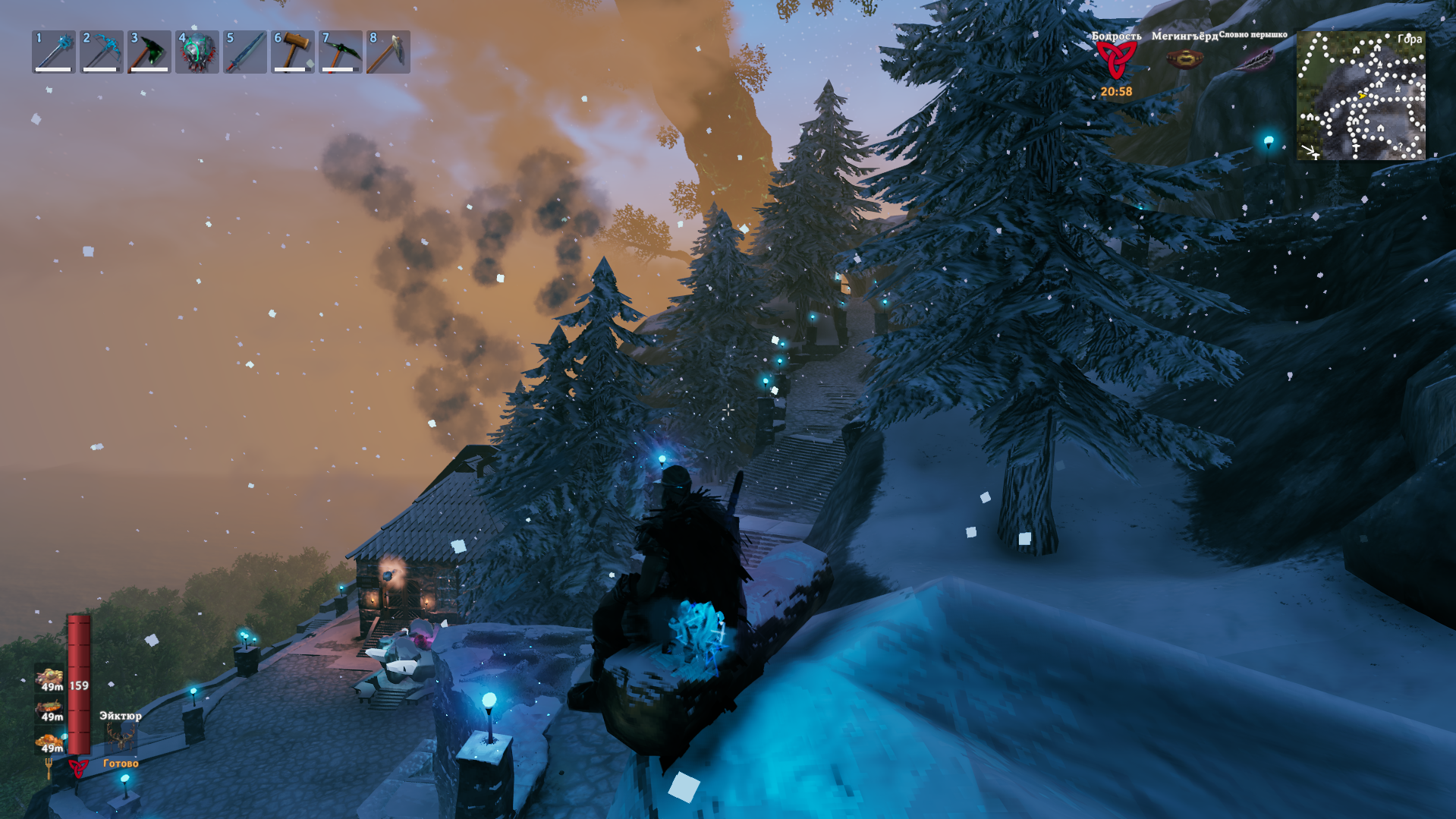Click the Словно перышко feather status icon
1456x819 pixels.
(x=1253, y=58)
